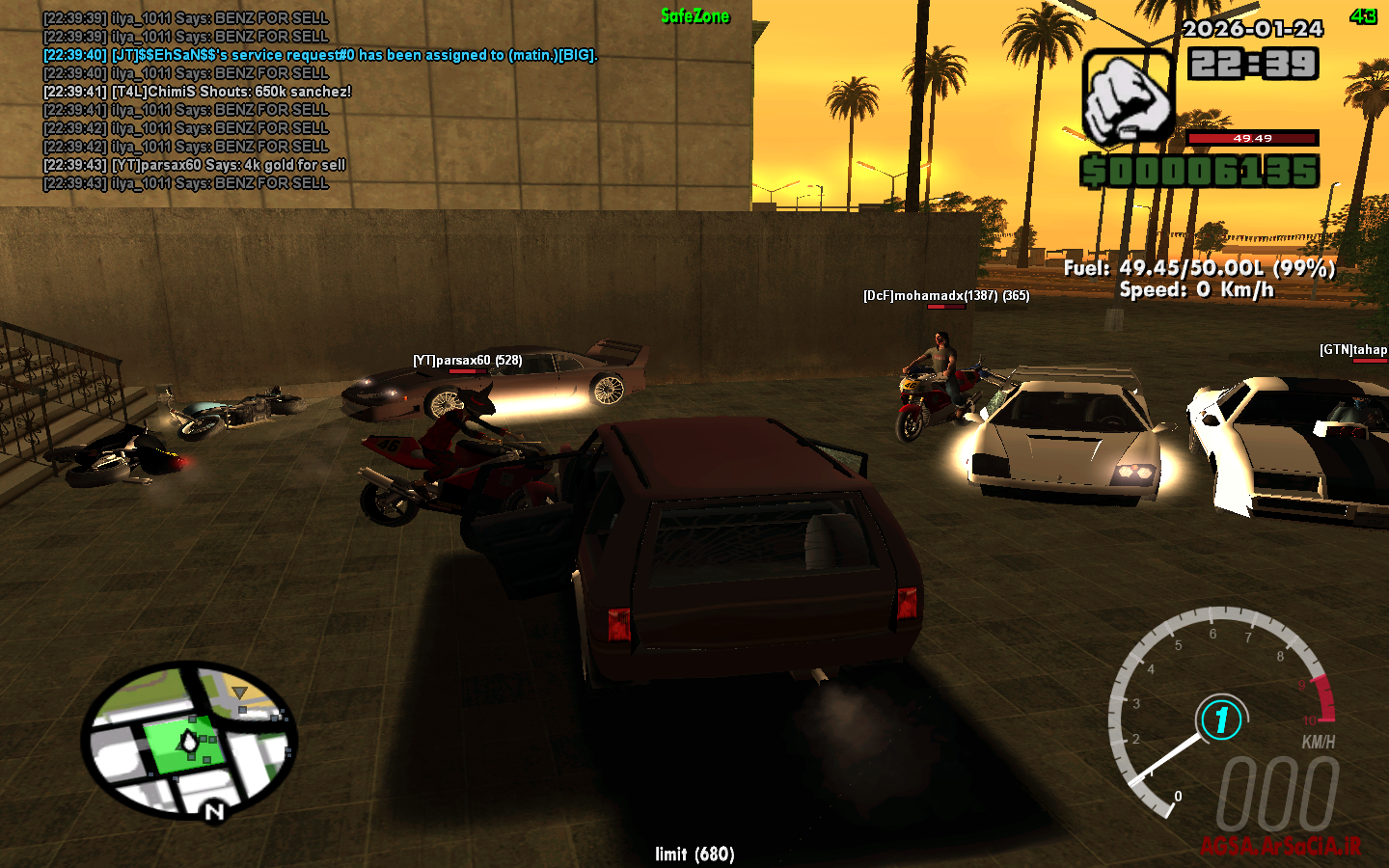Click the north indicator on the minimap
Viewport: 1389px width, 868px height.
click(212, 810)
